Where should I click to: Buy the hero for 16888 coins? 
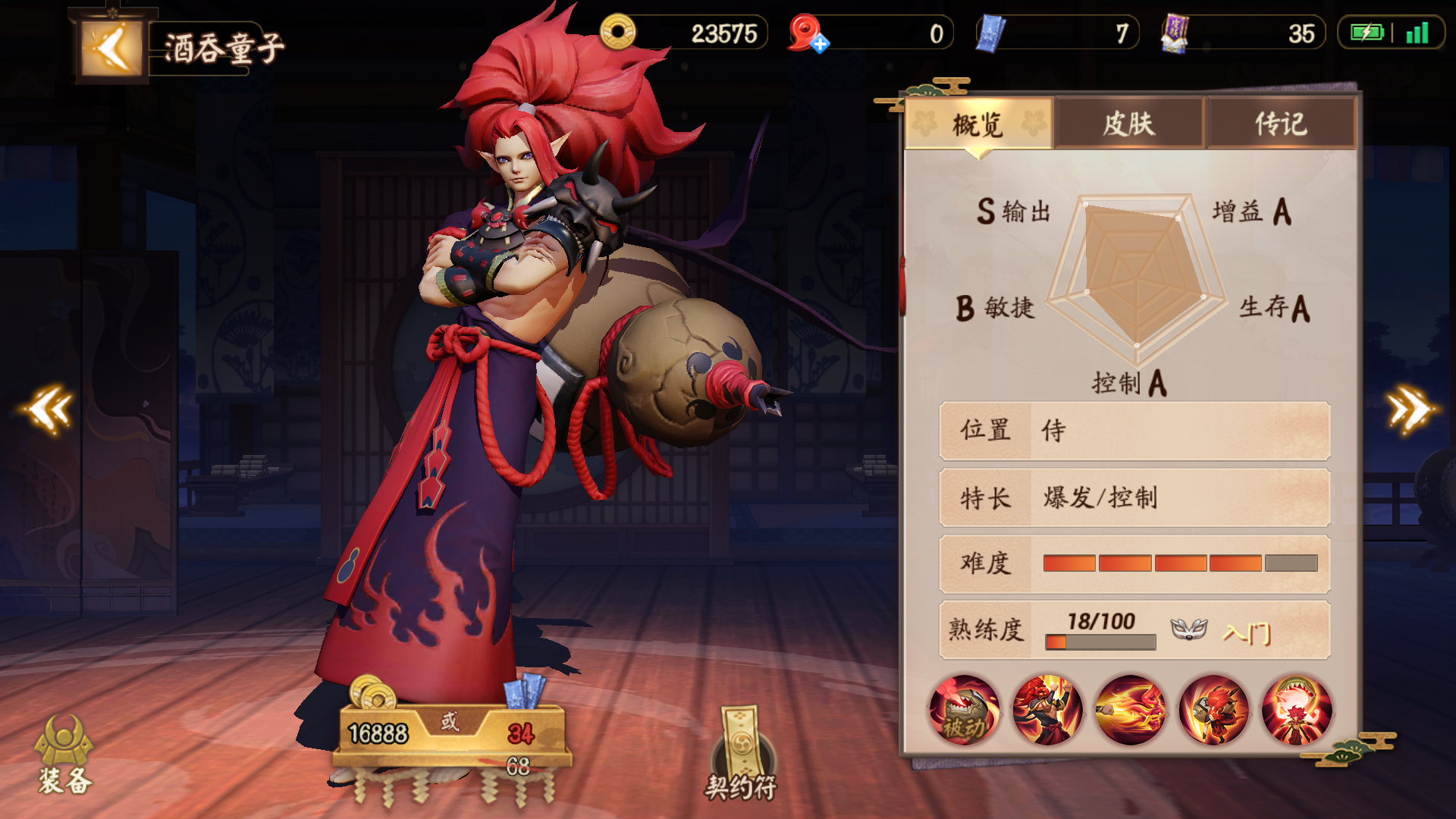pyautogui.click(x=378, y=733)
